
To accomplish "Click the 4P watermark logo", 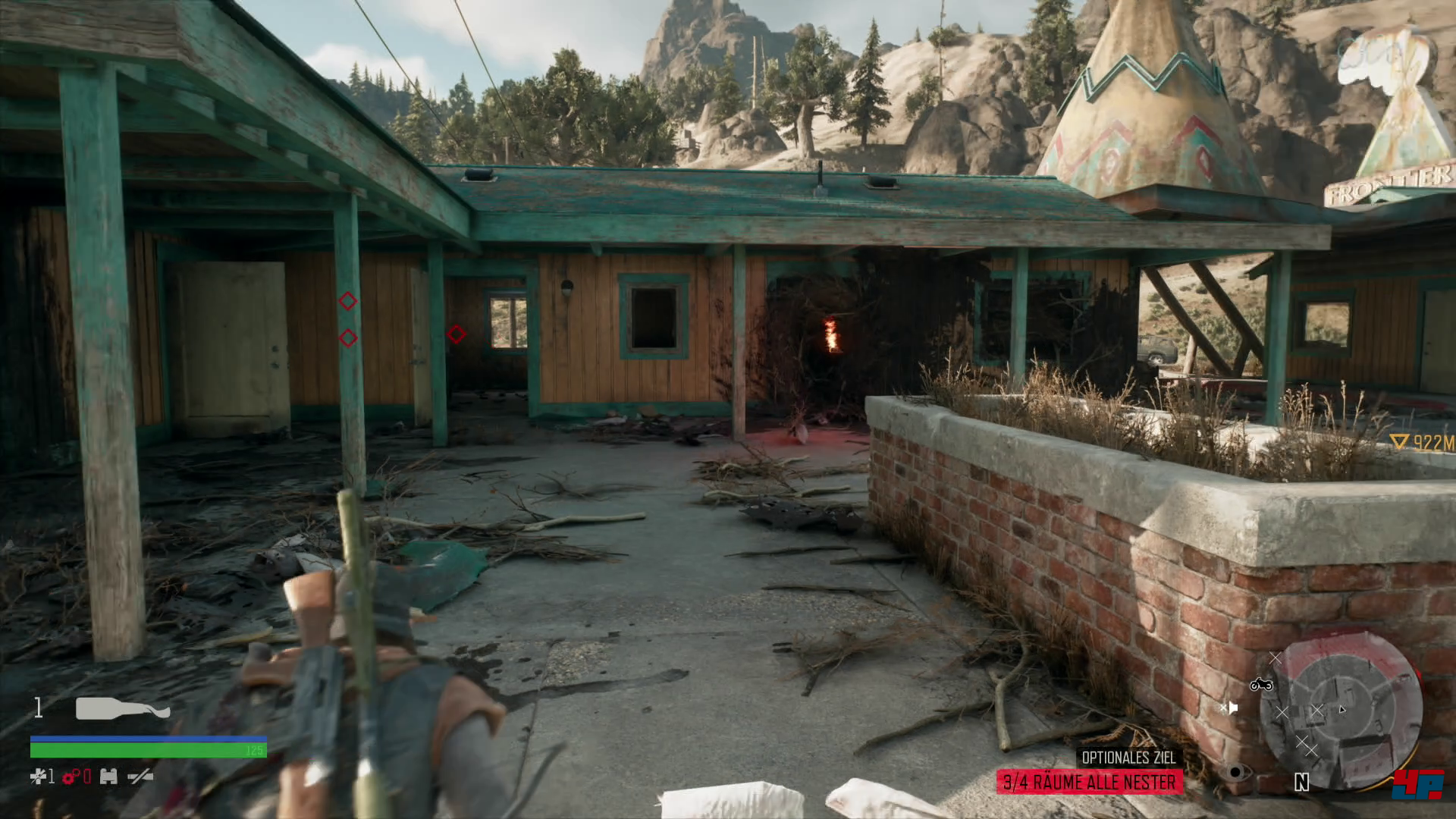I will 1417,785.
